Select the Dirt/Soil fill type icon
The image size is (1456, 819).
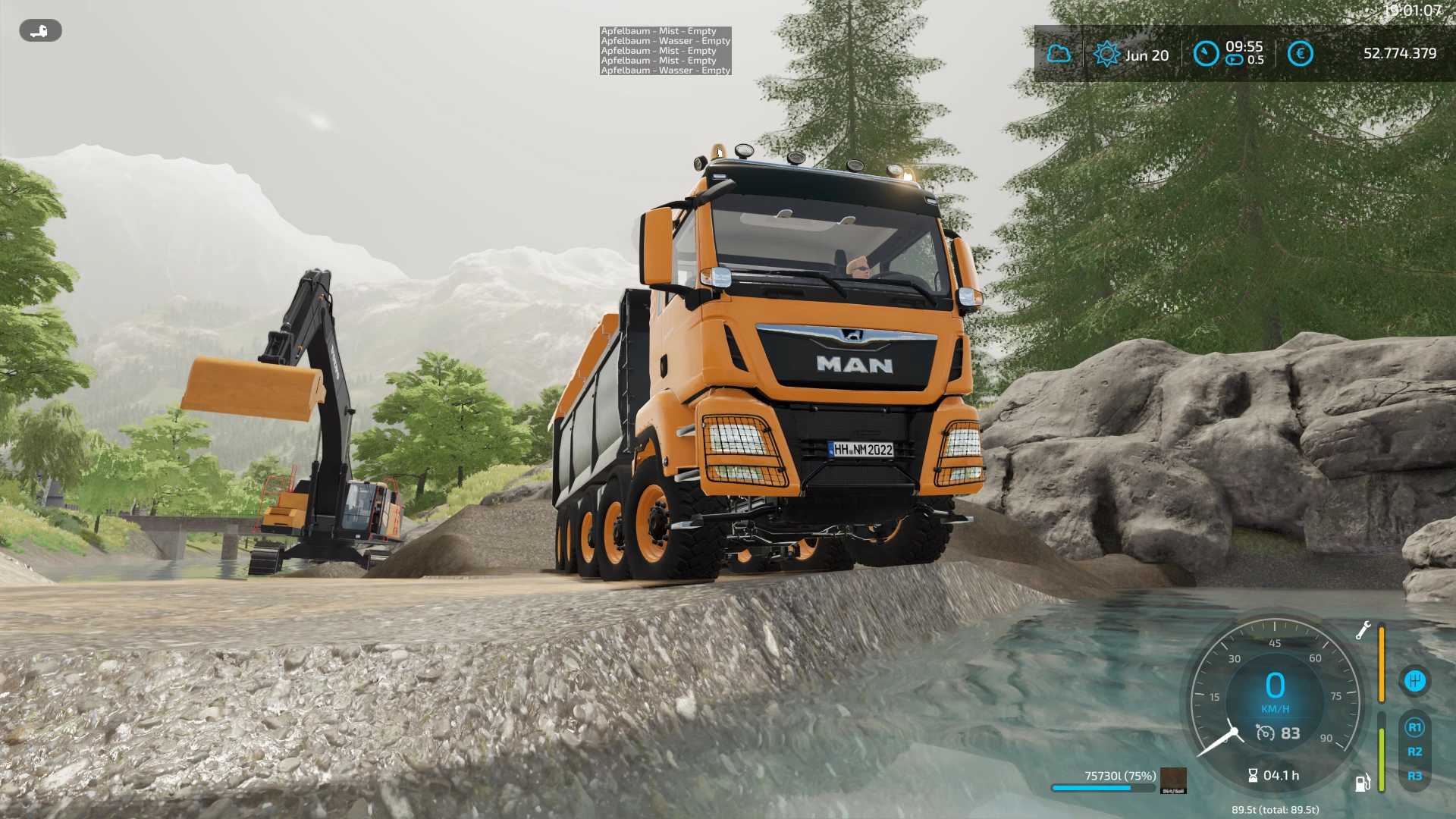tap(1173, 780)
